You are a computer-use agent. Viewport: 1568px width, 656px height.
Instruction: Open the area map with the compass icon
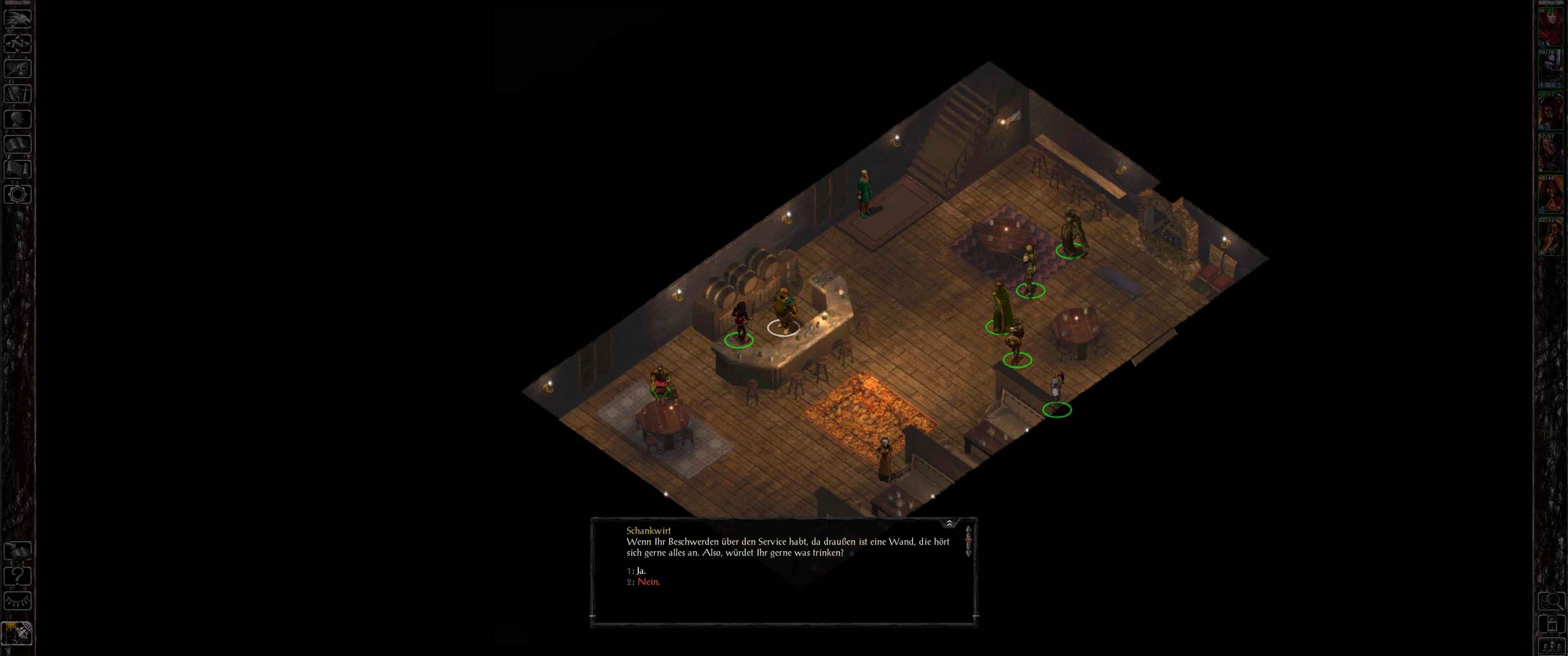point(18,43)
